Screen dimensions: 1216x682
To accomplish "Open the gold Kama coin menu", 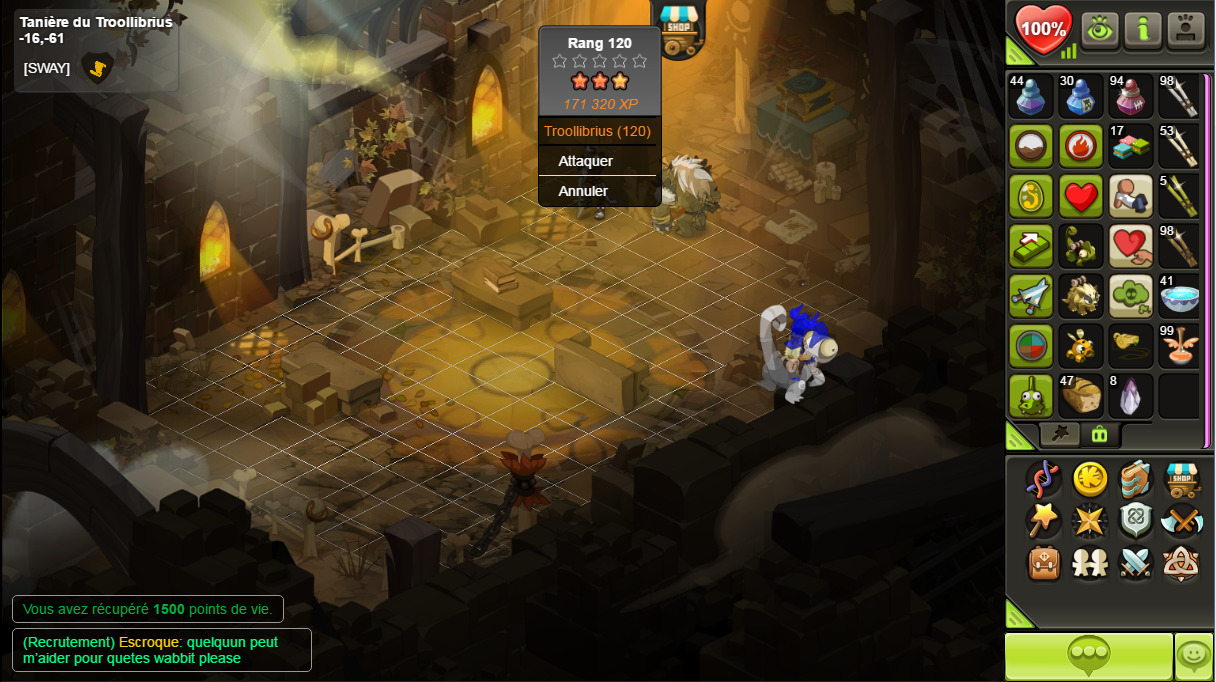I will (1090, 479).
